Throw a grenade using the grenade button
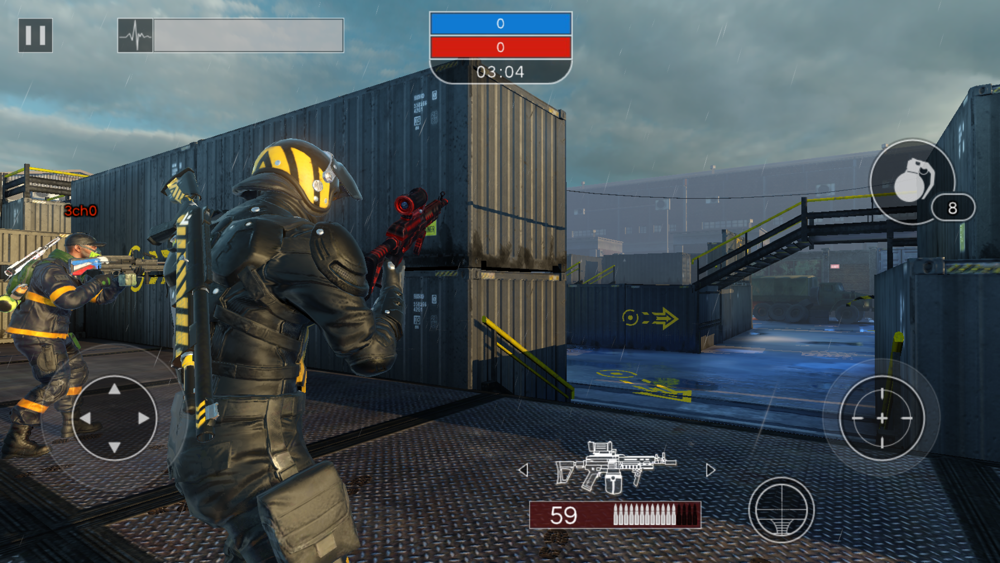 [x=910, y=182]
